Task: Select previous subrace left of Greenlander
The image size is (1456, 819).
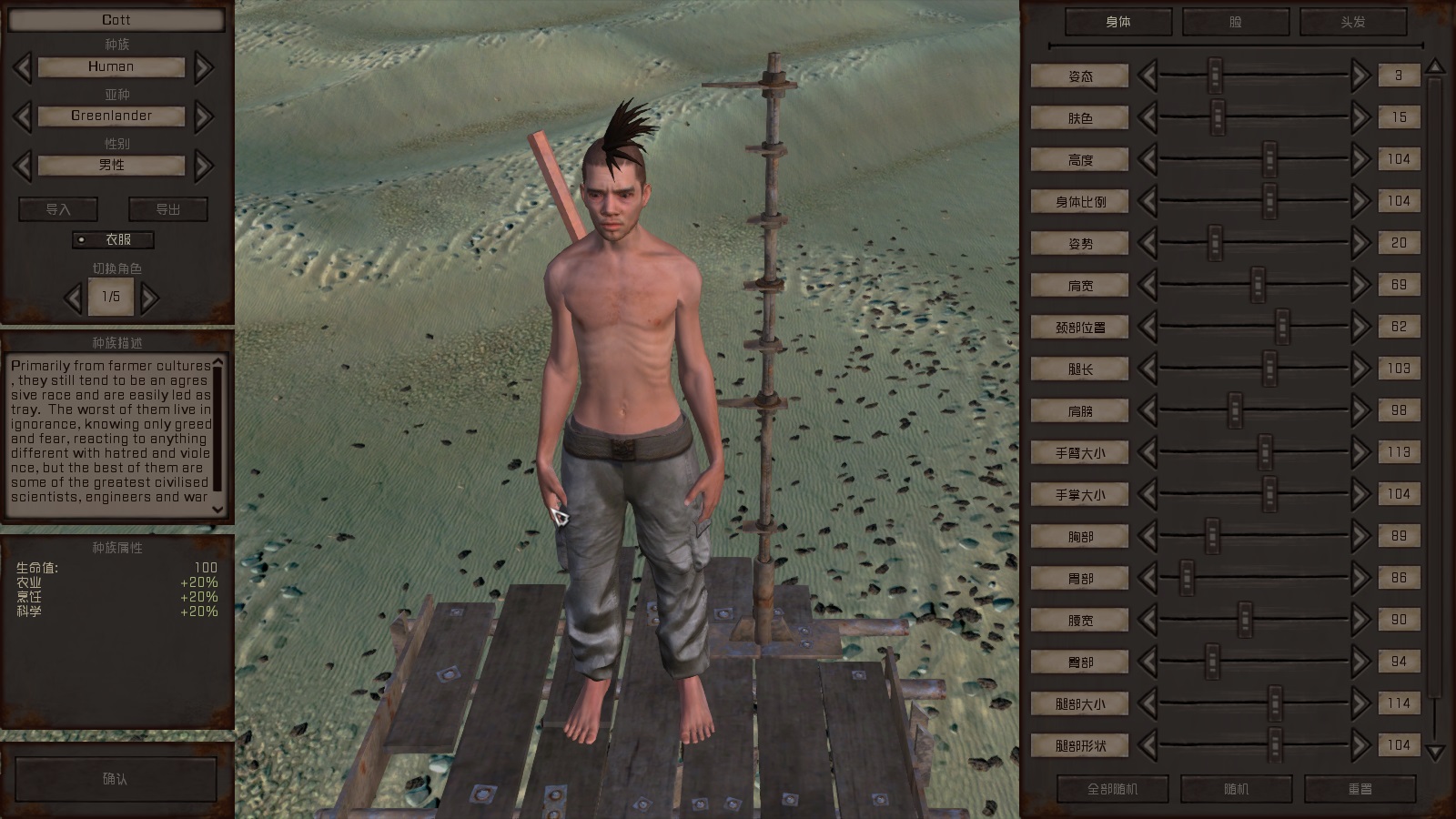Action: coord(22,116)
